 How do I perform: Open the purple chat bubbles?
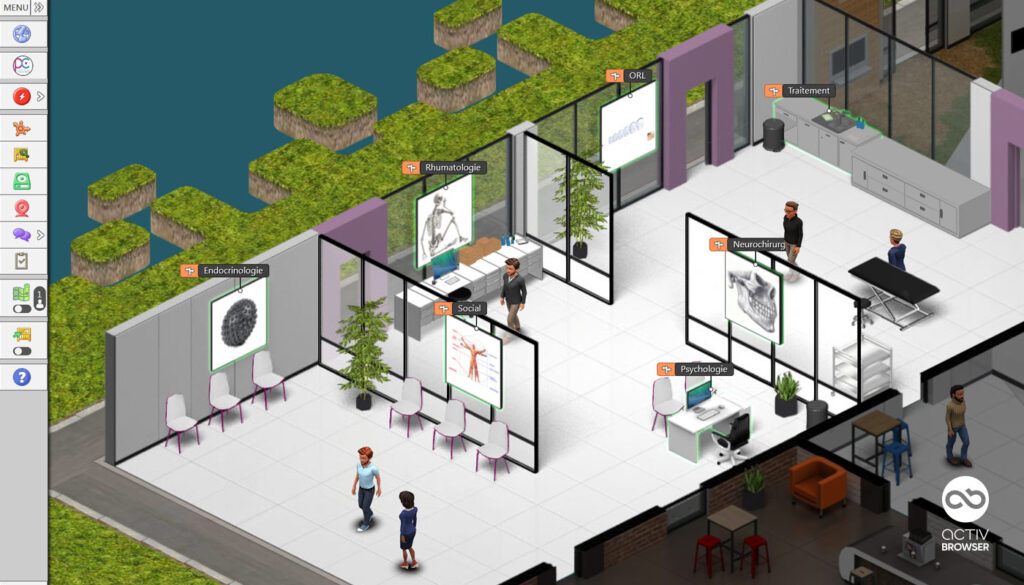tap(22, 235)
